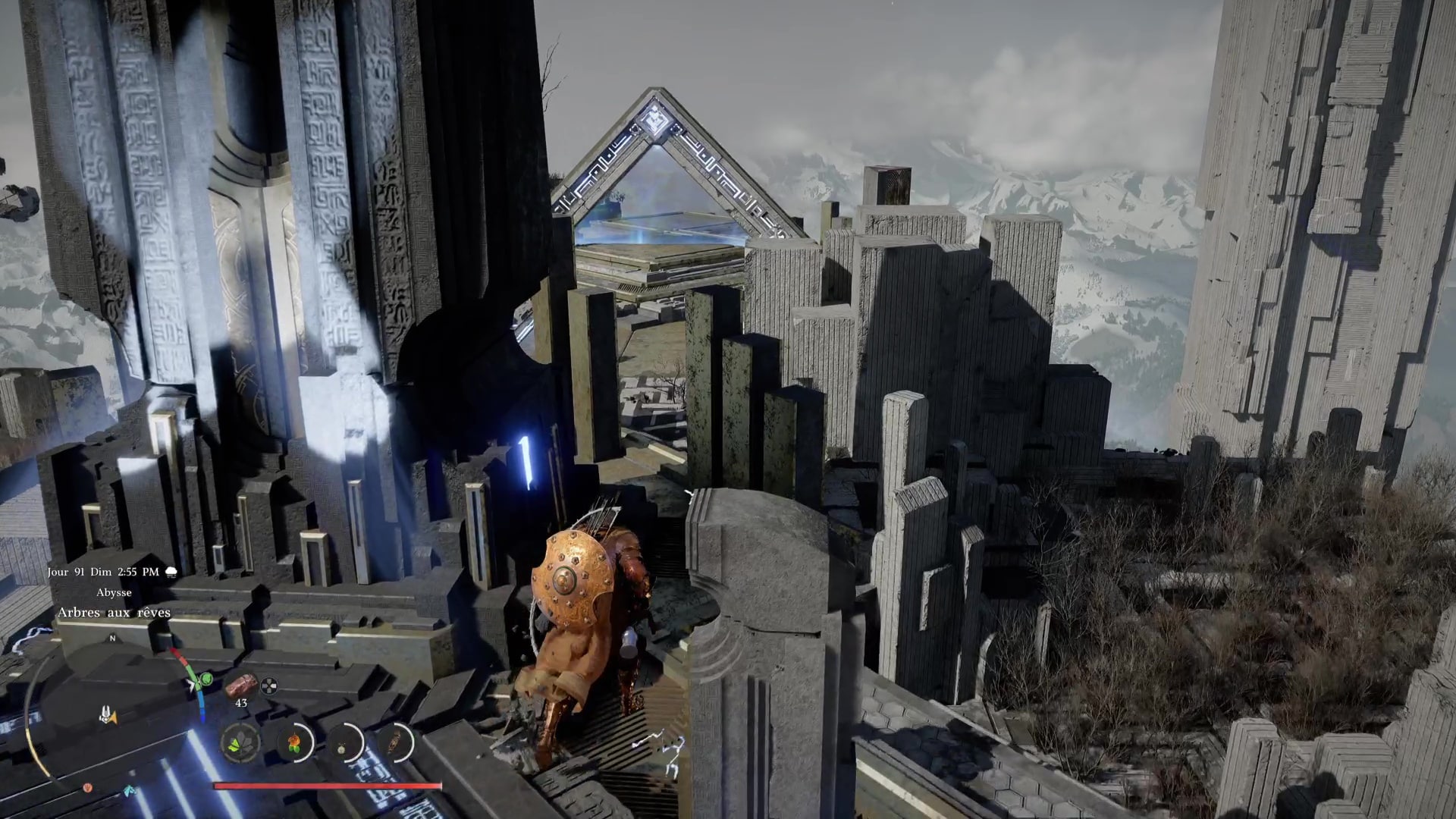The width and height of the screenshot is (1456, 819).
Task: Select the orange marker on the minimap edge
Action: (87, 787)
